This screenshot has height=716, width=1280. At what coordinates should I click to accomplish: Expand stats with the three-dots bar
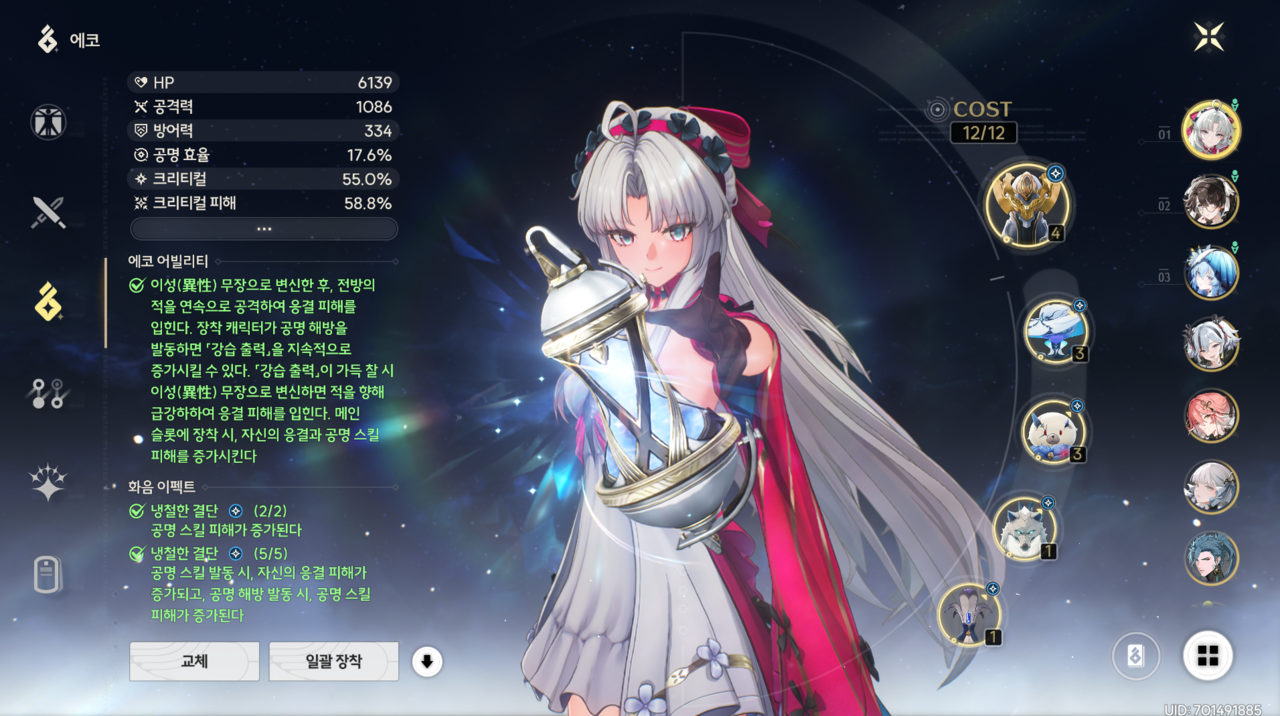[264, 229]
